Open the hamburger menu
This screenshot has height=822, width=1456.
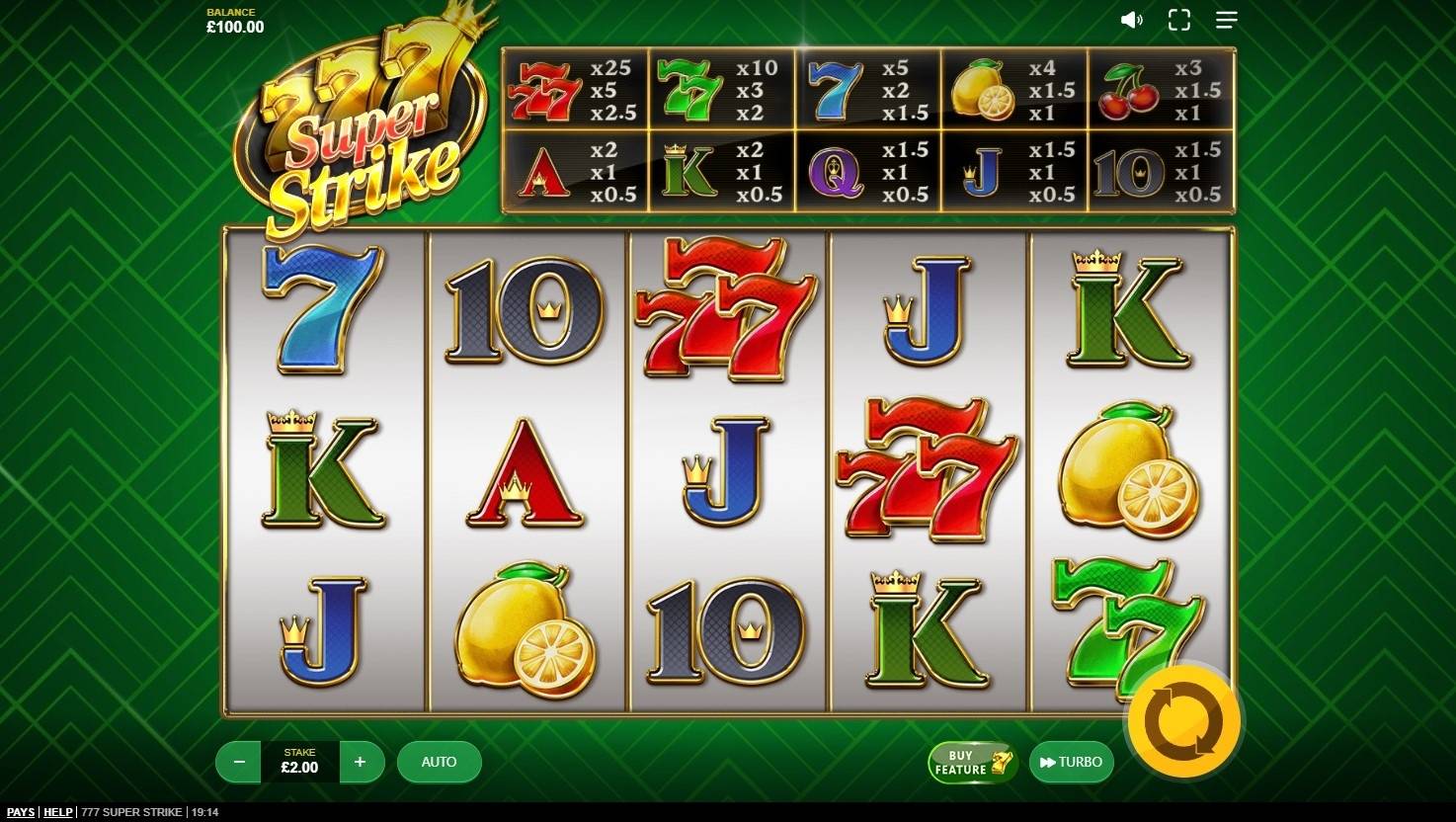[1227, 20]
